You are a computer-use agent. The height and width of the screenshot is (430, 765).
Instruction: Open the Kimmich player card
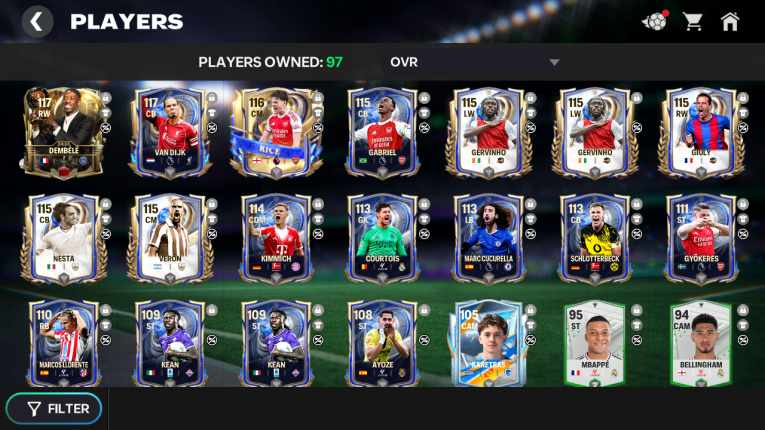click(275, 238)
